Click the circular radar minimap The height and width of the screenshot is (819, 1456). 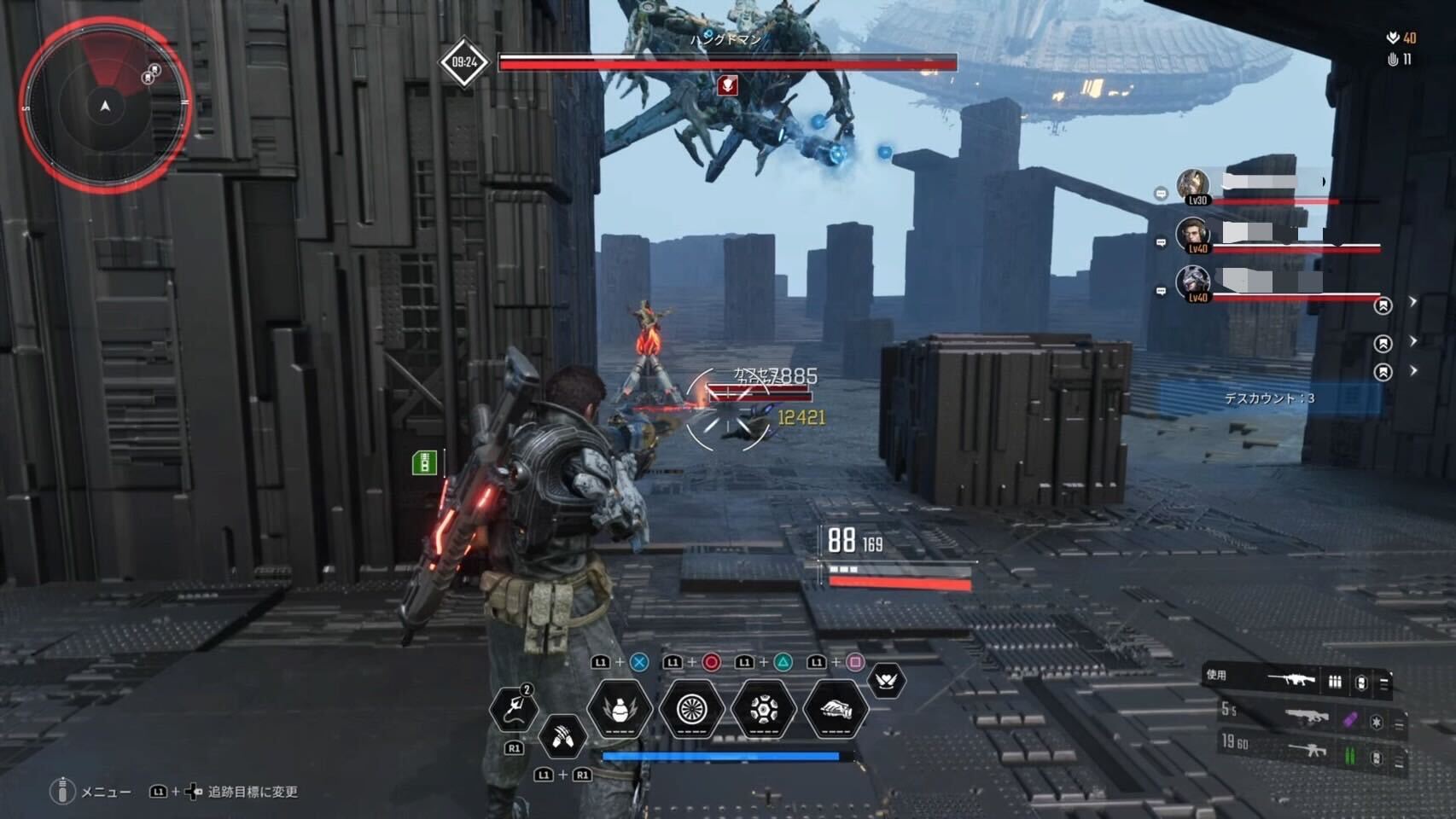(105, 106)
